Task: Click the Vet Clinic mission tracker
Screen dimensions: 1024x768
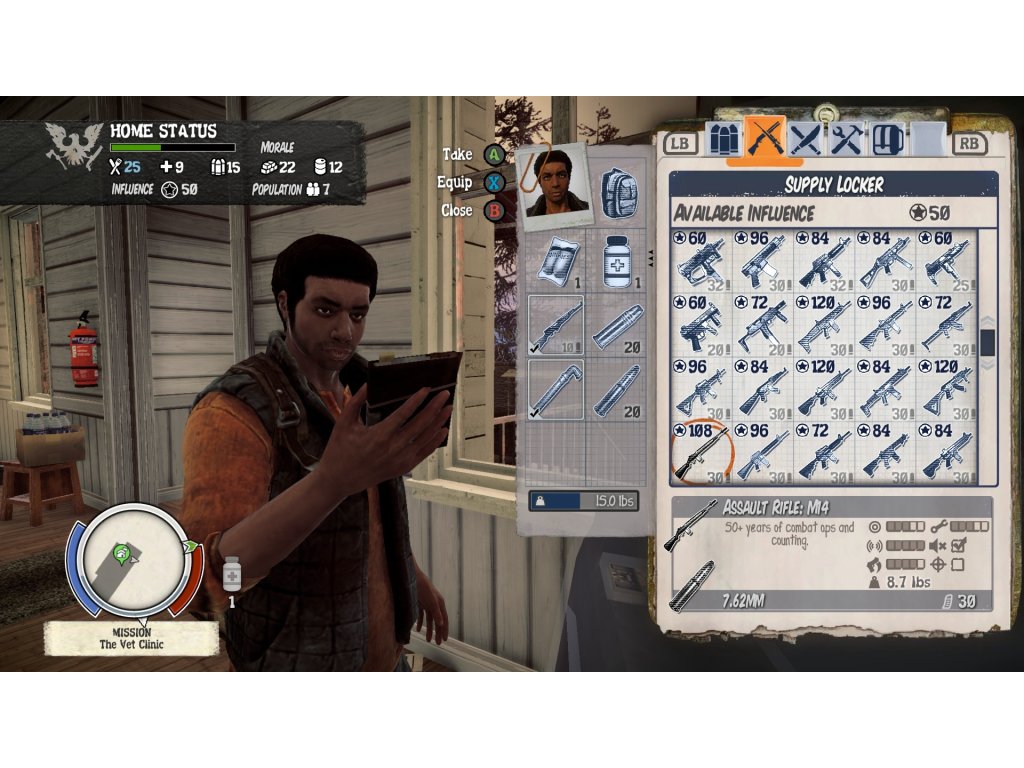Action: (x=132, y=639)
